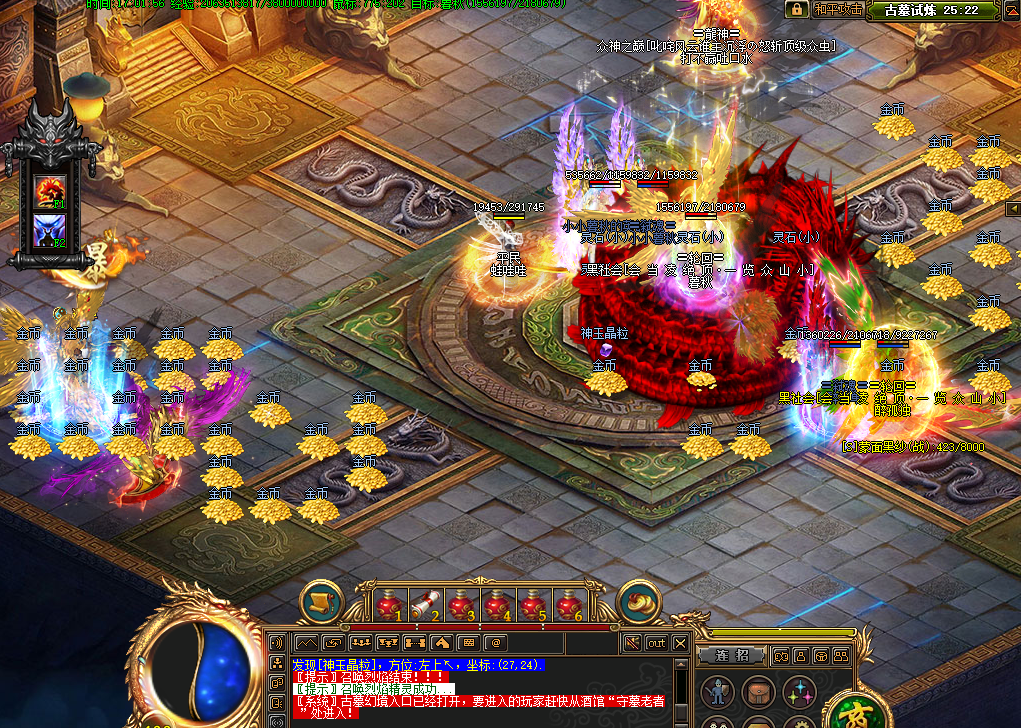Open the character warrior icon
The image size is (1021, 728).
click(x=716, y=691)
